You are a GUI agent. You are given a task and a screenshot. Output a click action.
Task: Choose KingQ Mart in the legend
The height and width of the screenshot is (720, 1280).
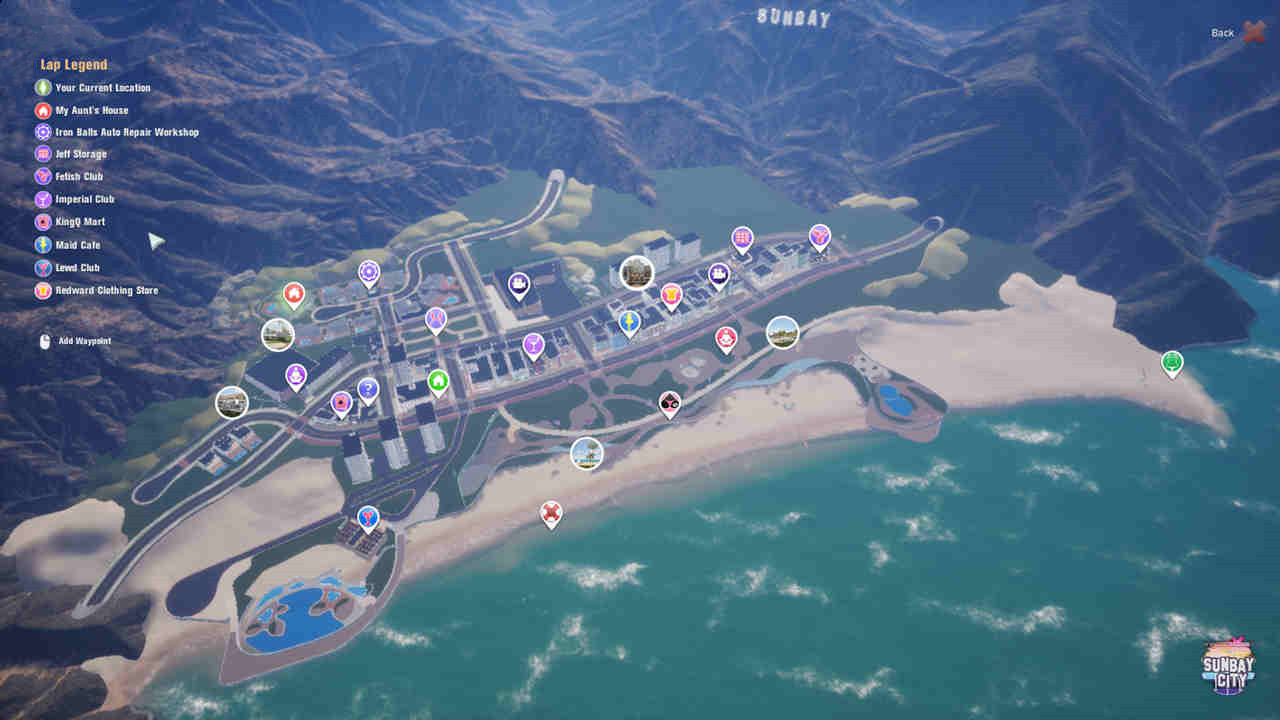79,221
